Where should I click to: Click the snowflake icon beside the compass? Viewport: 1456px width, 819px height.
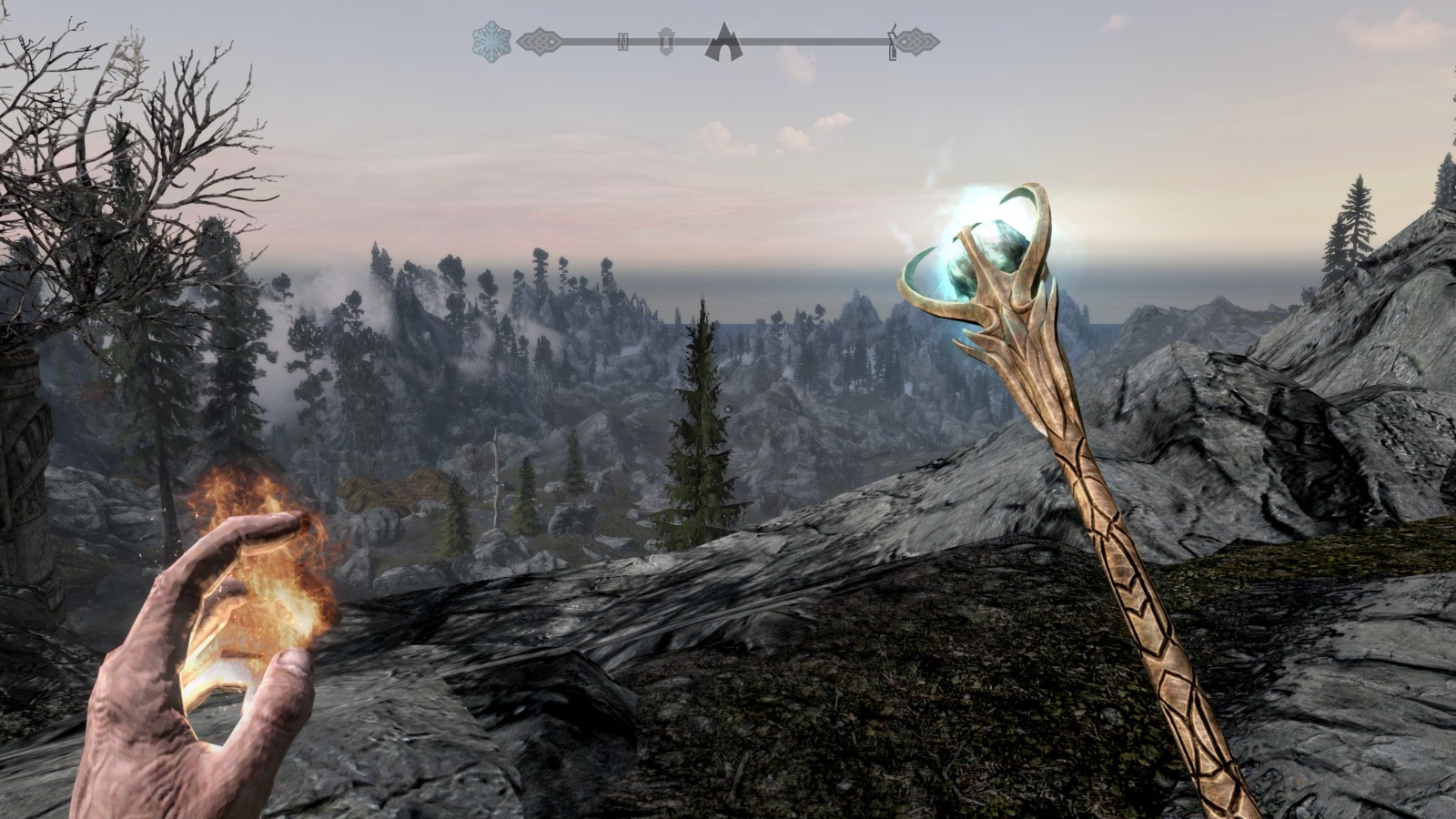[x=491, y=41]
